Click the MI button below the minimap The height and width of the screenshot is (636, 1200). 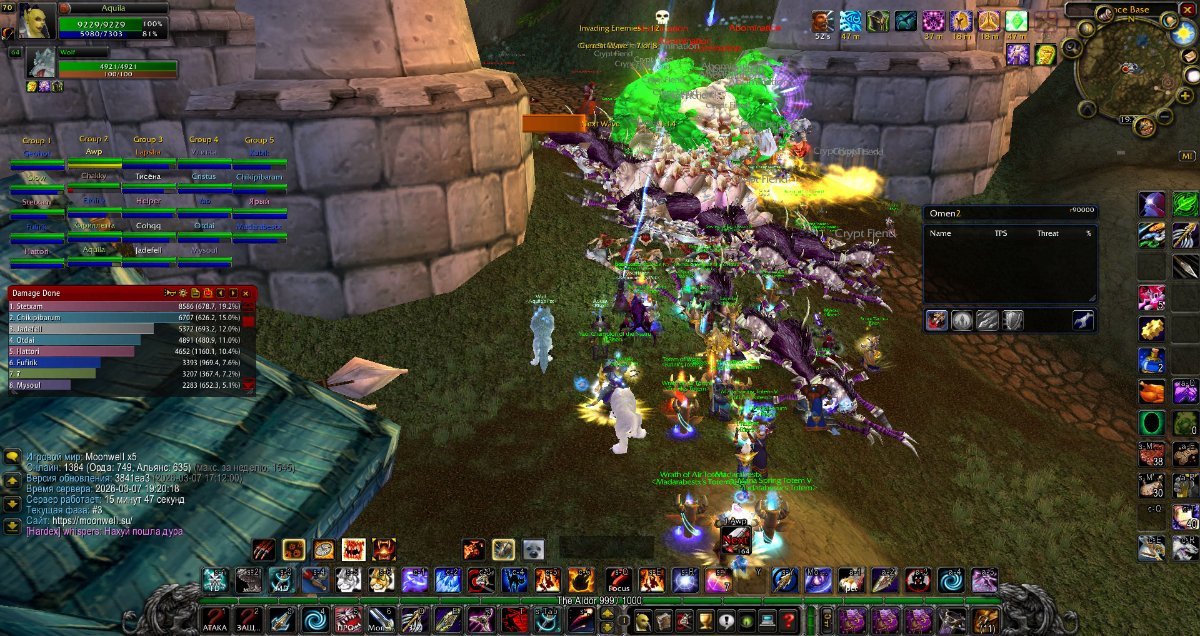pyautogui.click(x=1187, y=157)
